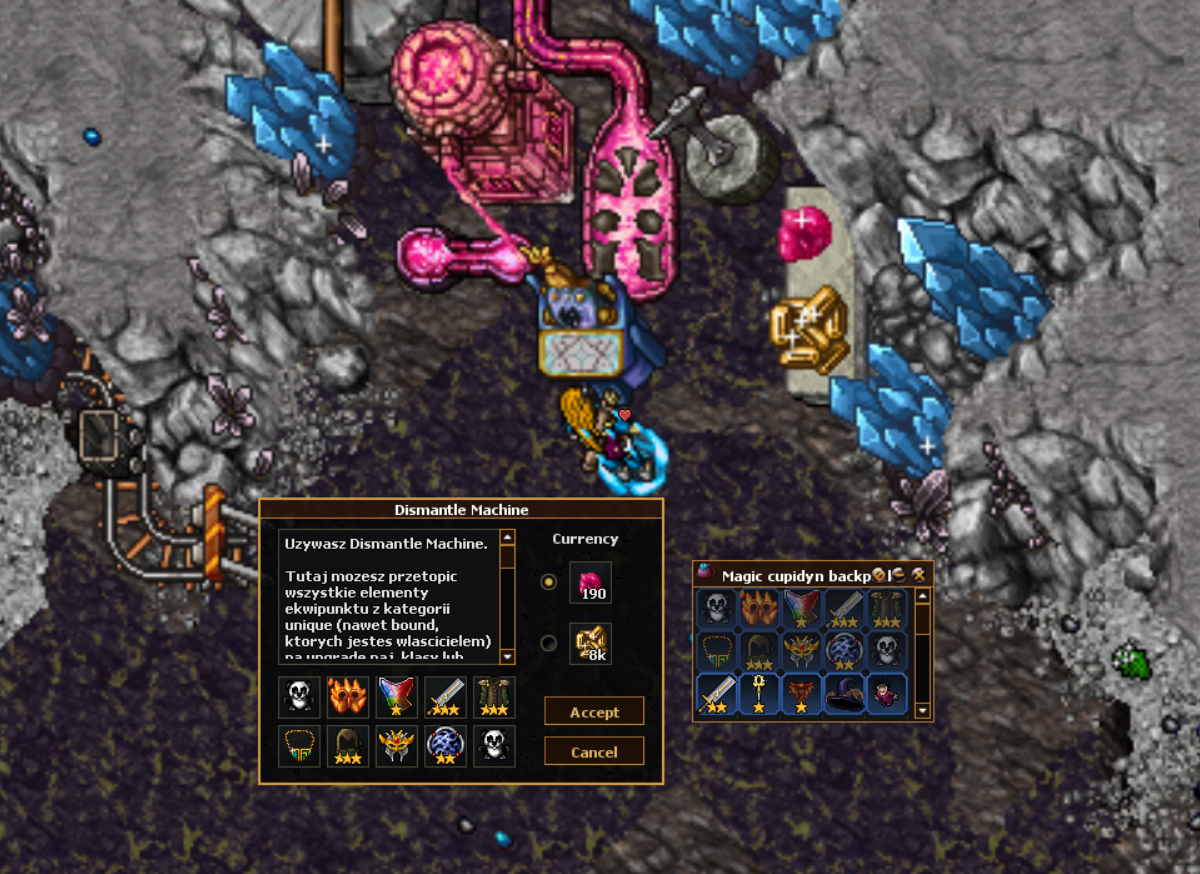The image size is (1200, 874).
Task: Pick the golden winged helmet in Dismantle Machine
Action: [396, 746]
